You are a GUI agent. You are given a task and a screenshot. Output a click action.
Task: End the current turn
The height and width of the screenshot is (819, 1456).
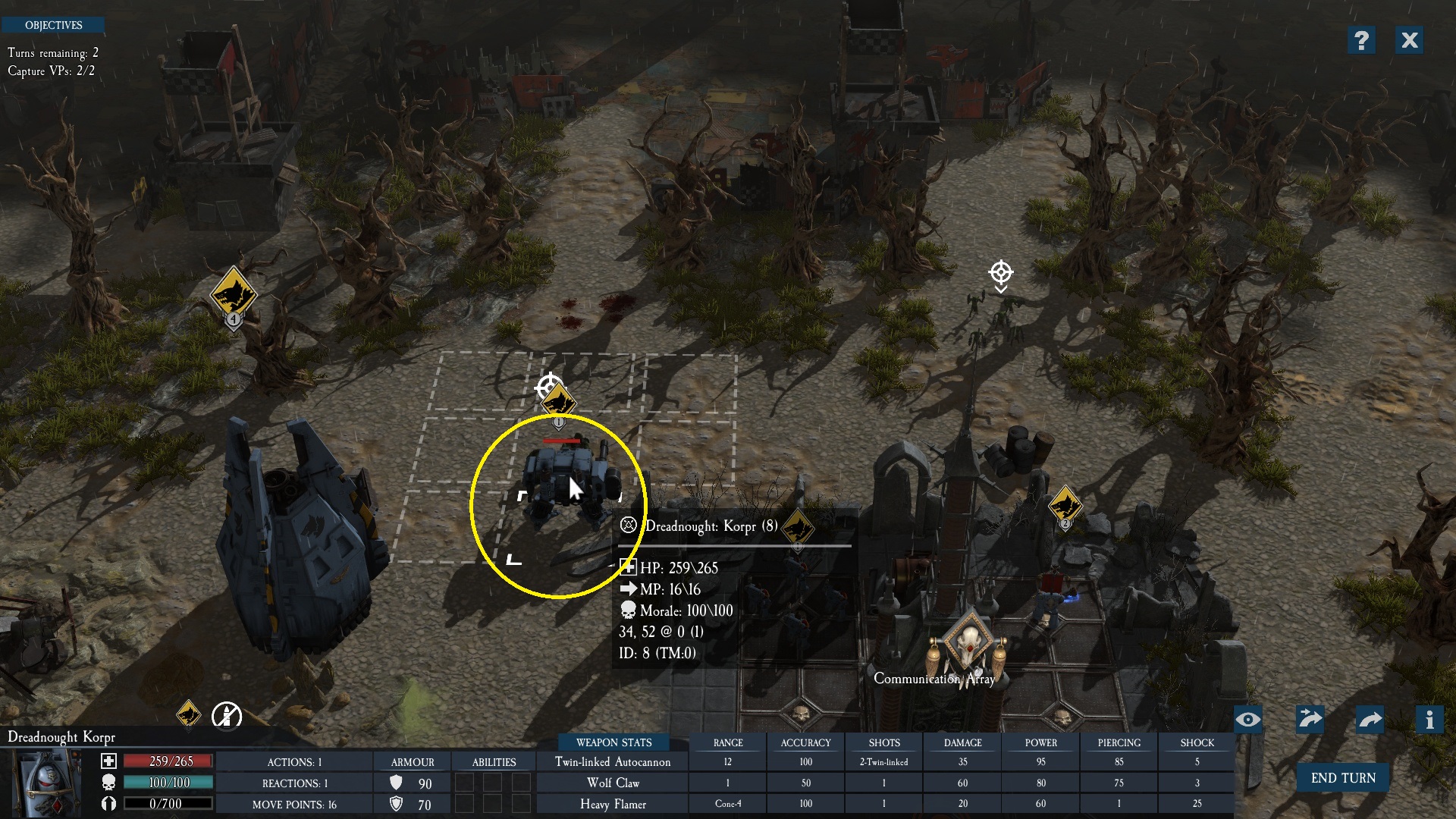coord(1342,778)
